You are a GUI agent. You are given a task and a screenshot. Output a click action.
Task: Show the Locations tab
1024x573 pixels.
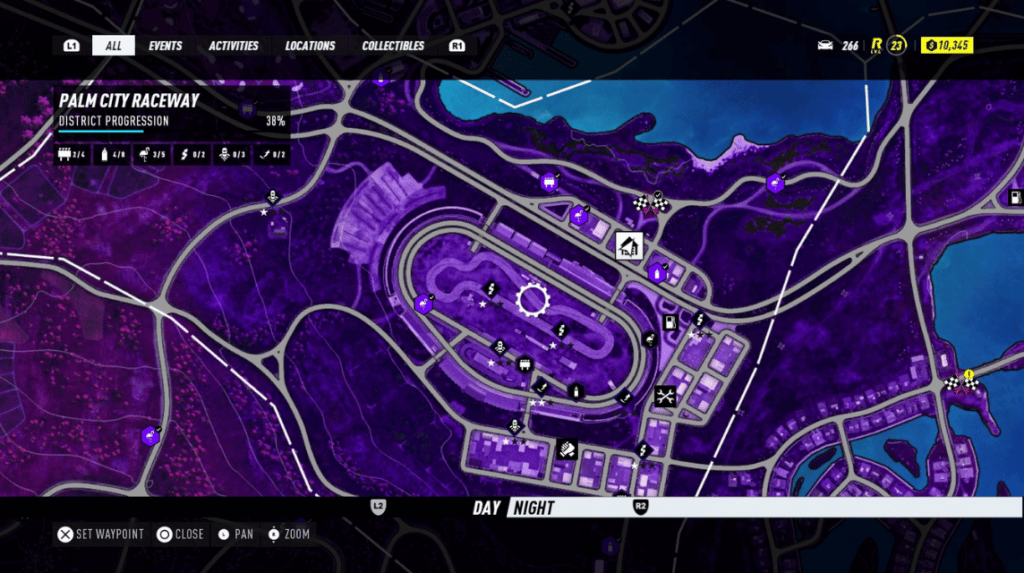(x=310, y=46)
